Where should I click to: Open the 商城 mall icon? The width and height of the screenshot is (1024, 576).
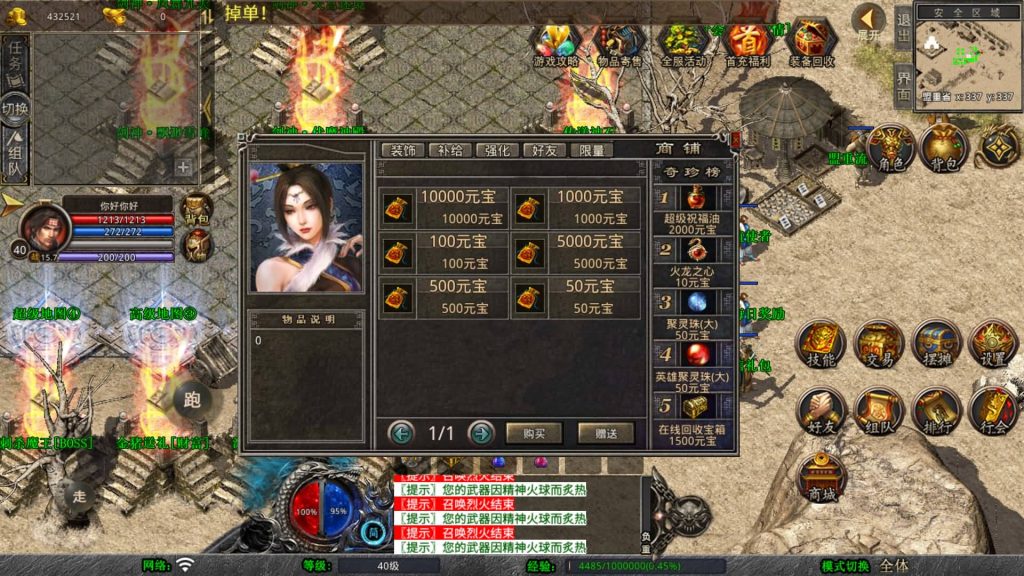(x=823, y=477)
